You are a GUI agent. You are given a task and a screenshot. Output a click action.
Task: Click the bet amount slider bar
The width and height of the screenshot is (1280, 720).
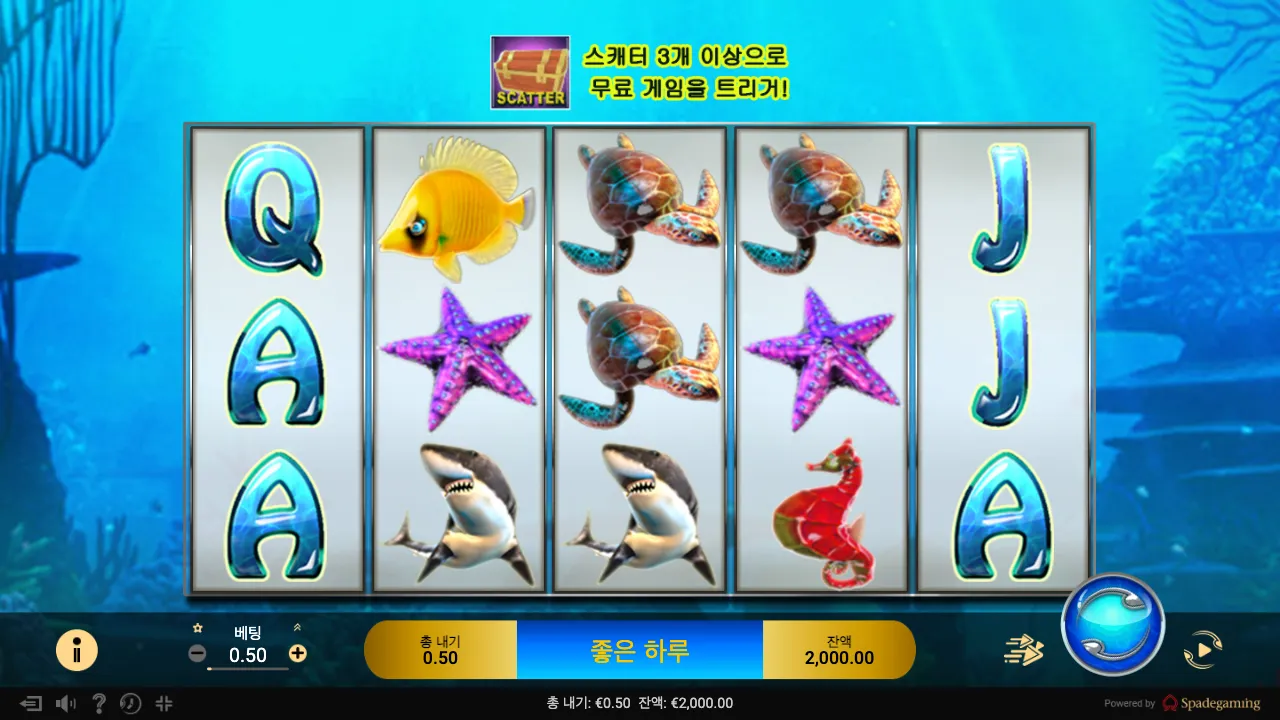coord(247,669)
